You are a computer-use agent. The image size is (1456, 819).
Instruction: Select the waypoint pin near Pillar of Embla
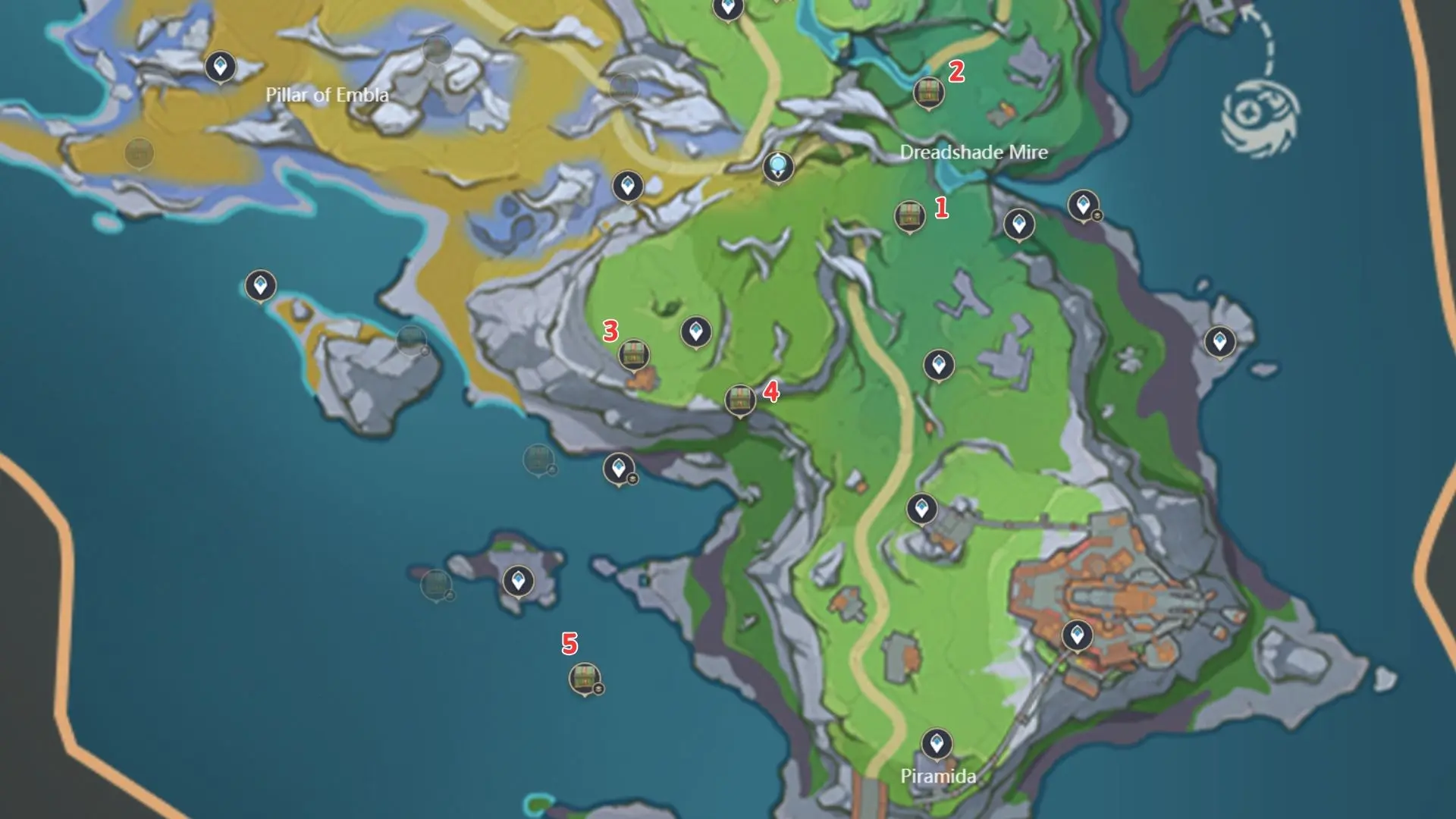click(x=219, y=67)
